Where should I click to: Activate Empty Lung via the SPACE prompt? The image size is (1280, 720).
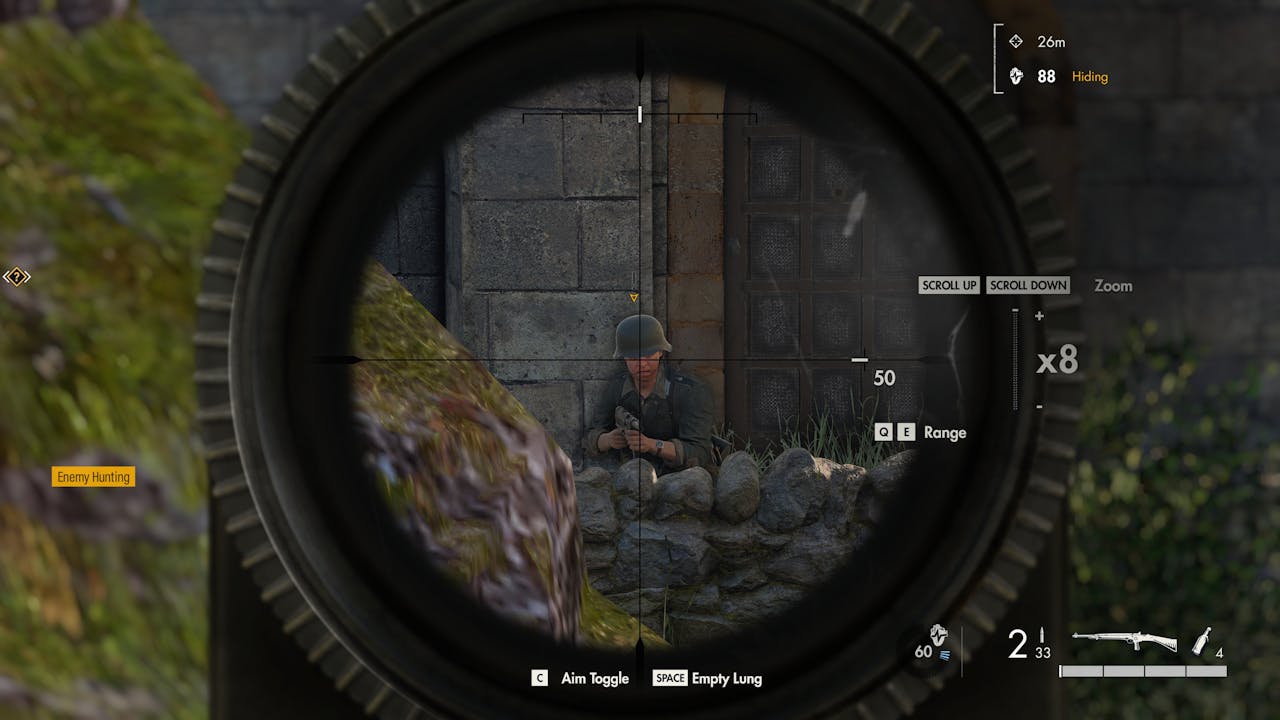668,678
